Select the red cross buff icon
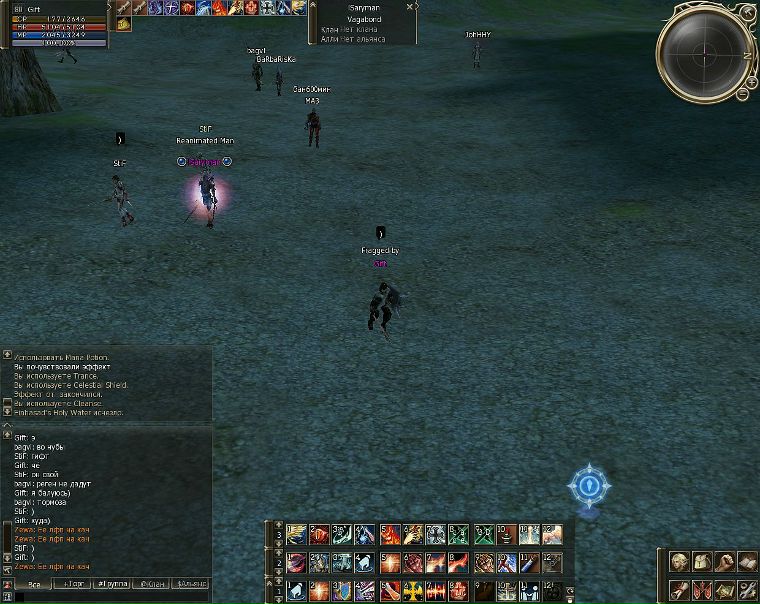The width and height of the screenshot is (760, 604). pyautogui.click(x=252, y=8)
